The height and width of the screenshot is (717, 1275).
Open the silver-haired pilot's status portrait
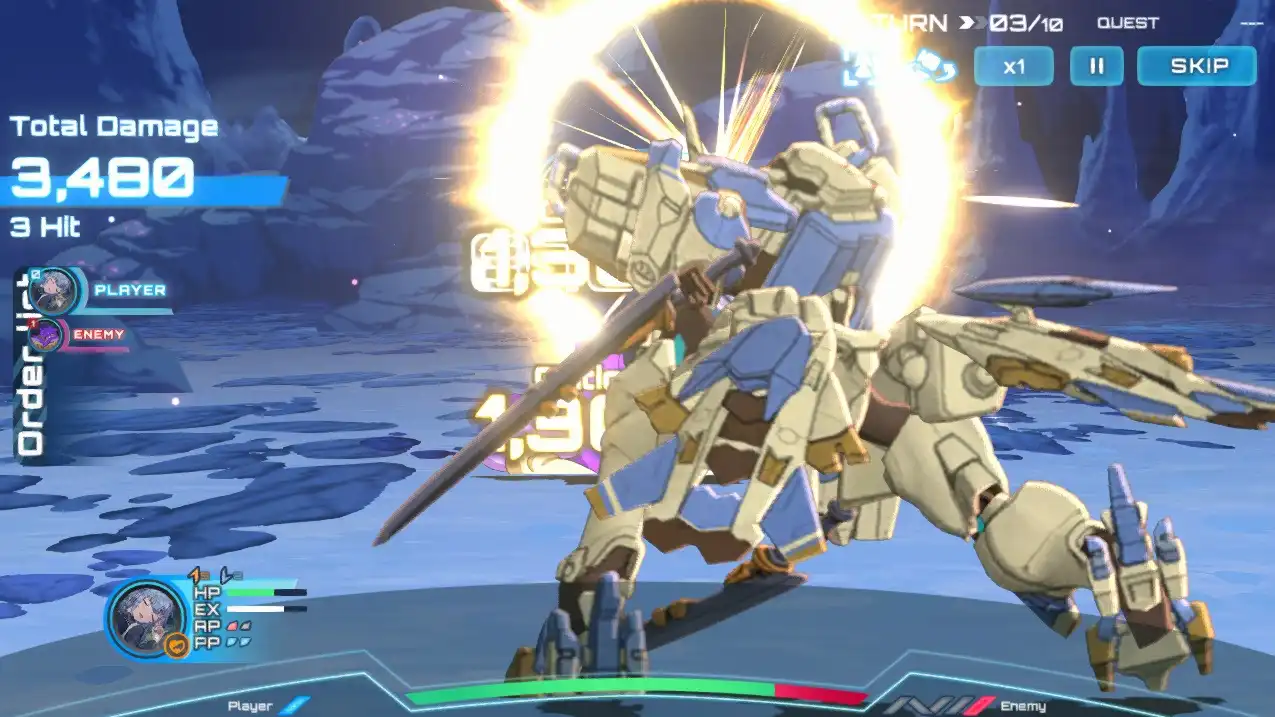(146, 620)
